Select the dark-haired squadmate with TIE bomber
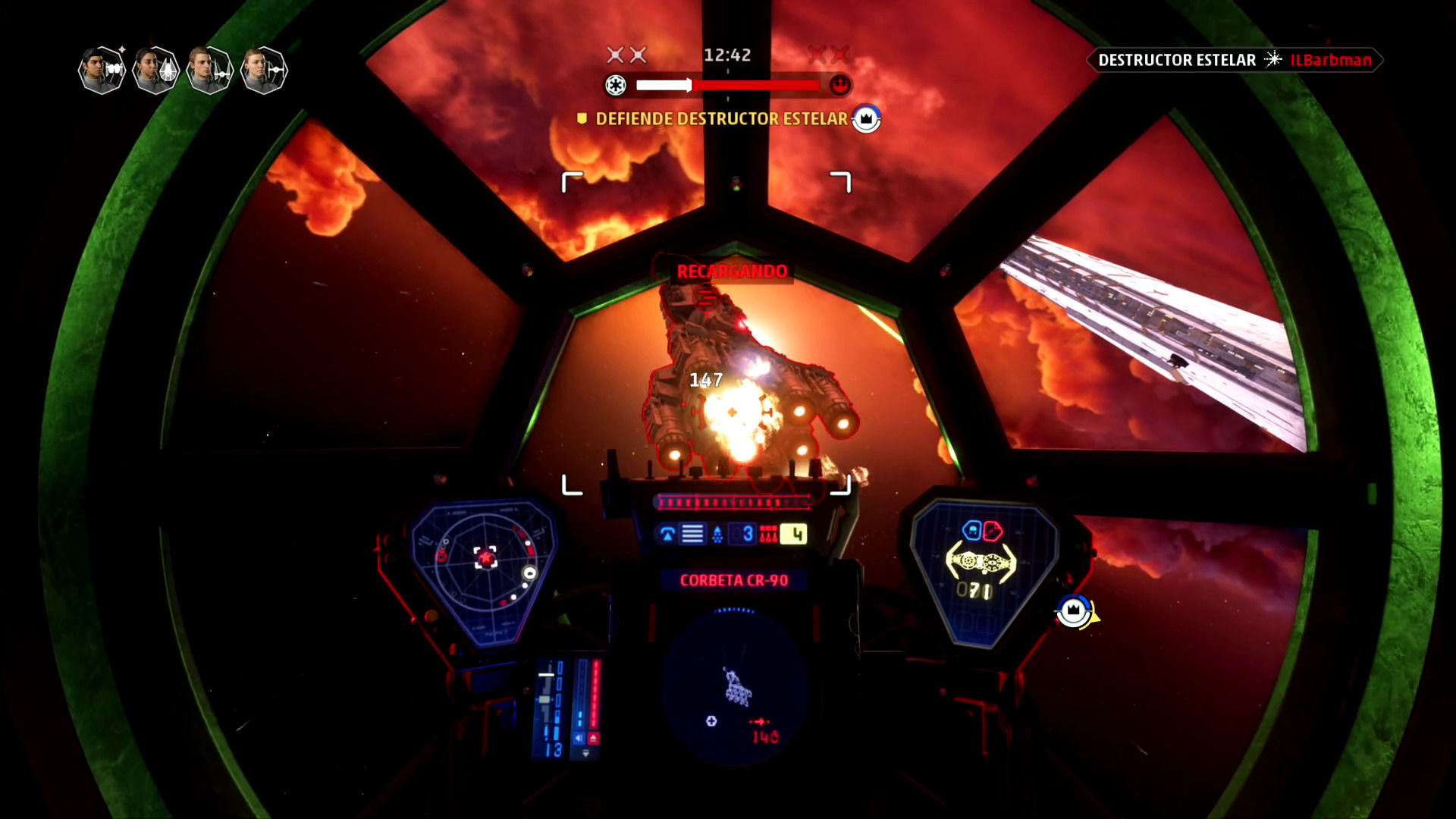 [102, 70]
